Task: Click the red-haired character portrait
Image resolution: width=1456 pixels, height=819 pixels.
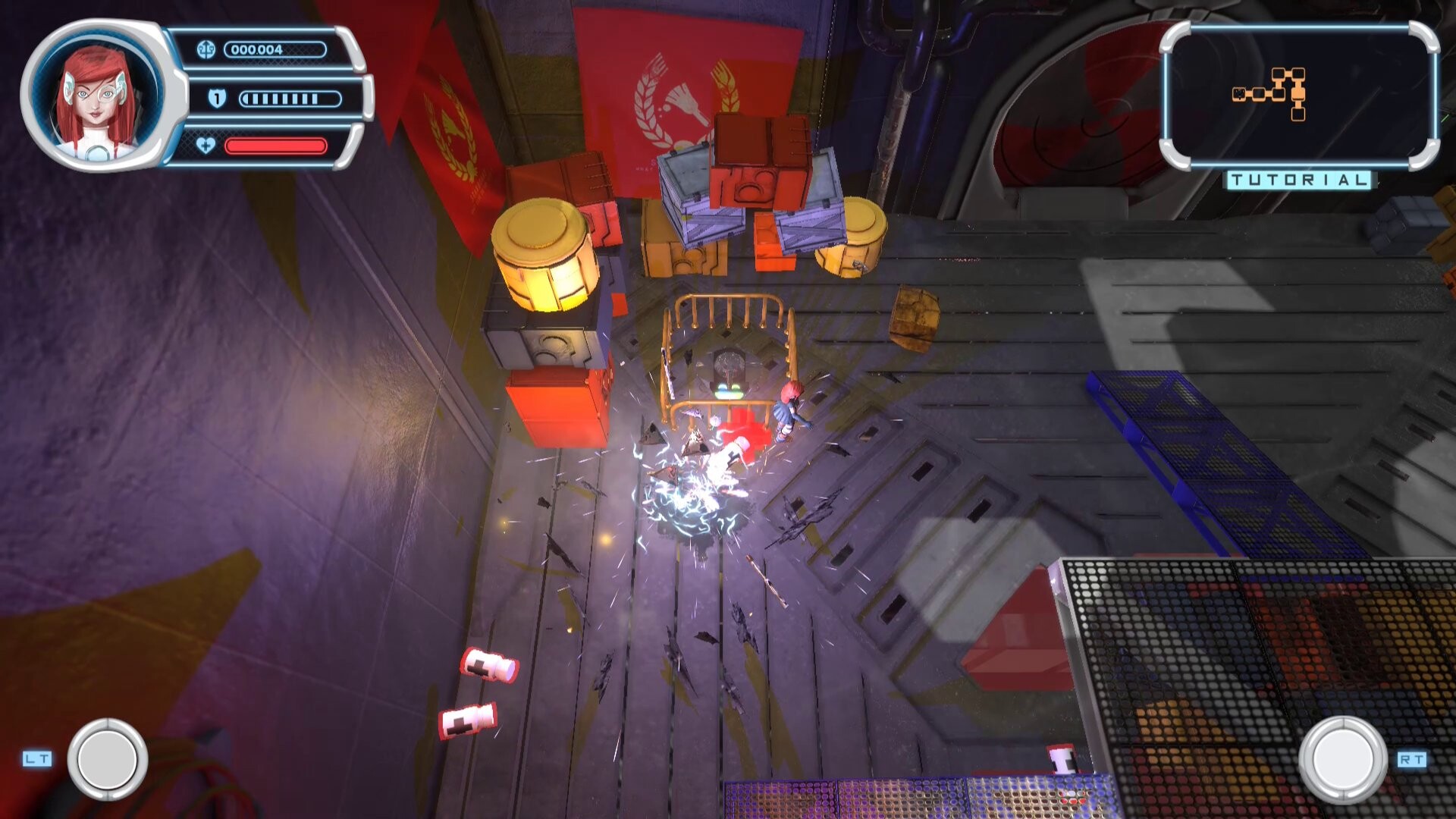Action: 97,96
